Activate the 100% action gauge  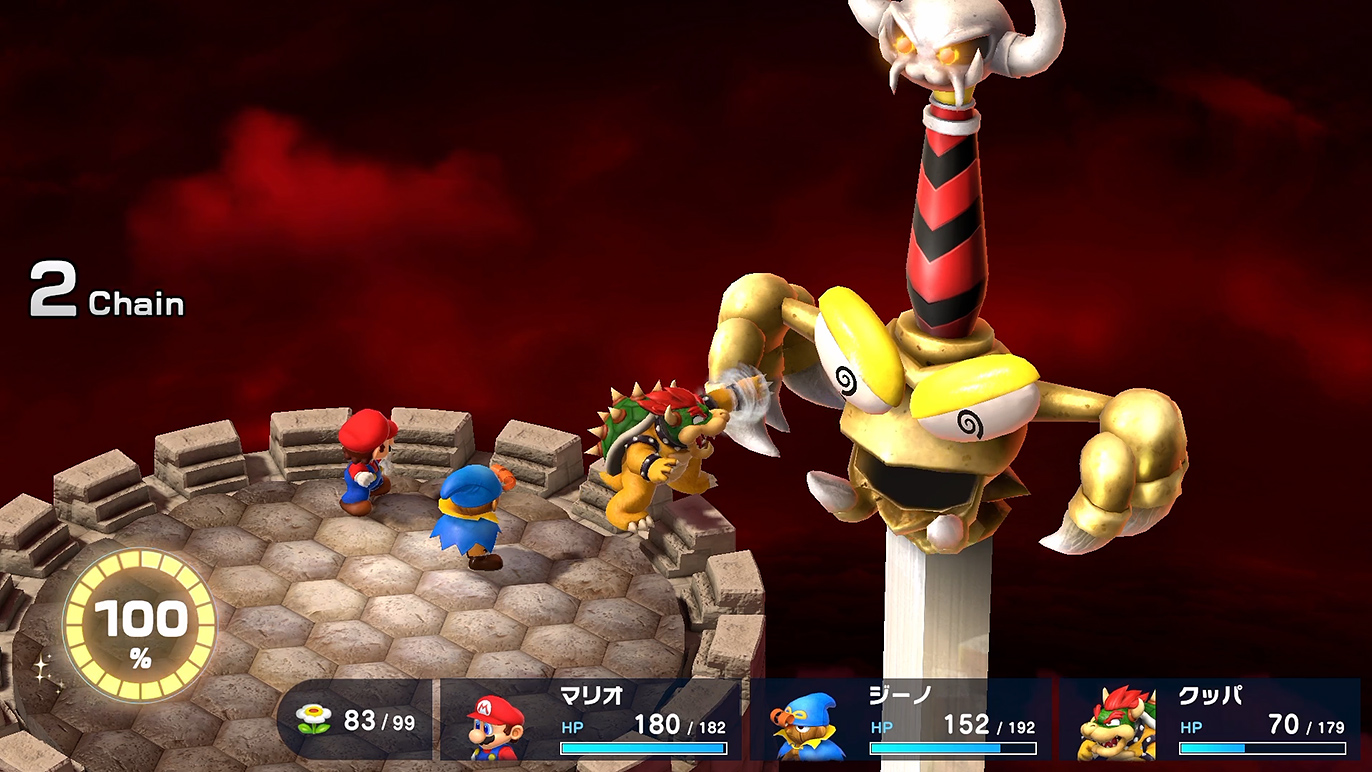[140, 627]
